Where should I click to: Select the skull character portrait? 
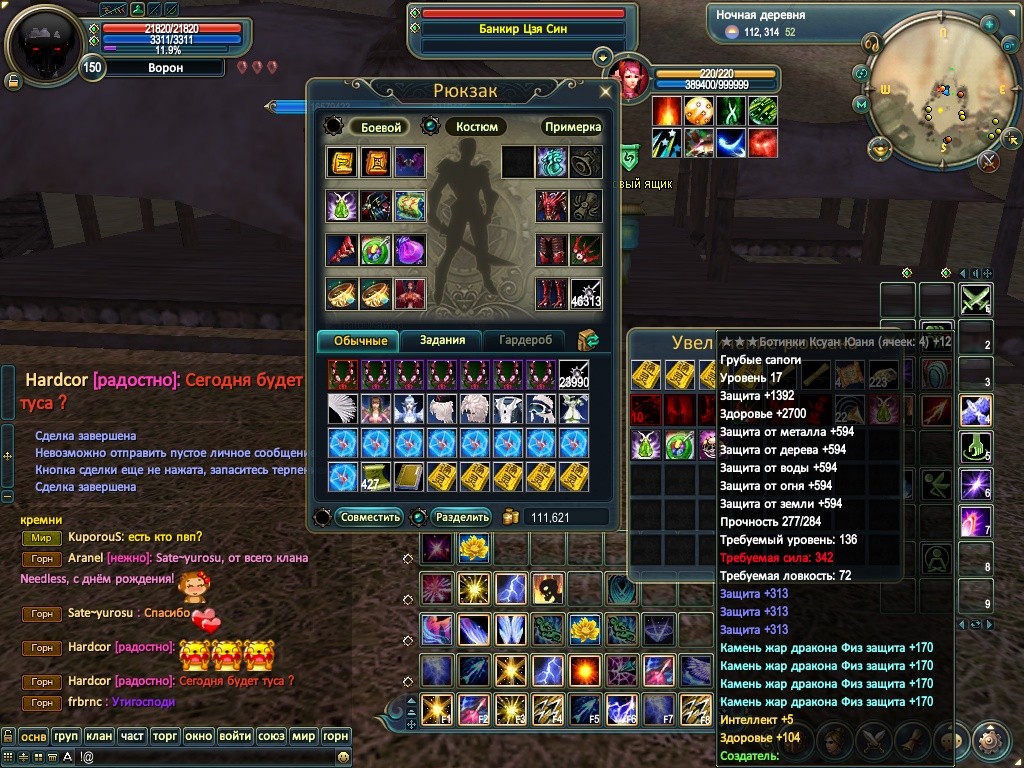pos(43,45)
